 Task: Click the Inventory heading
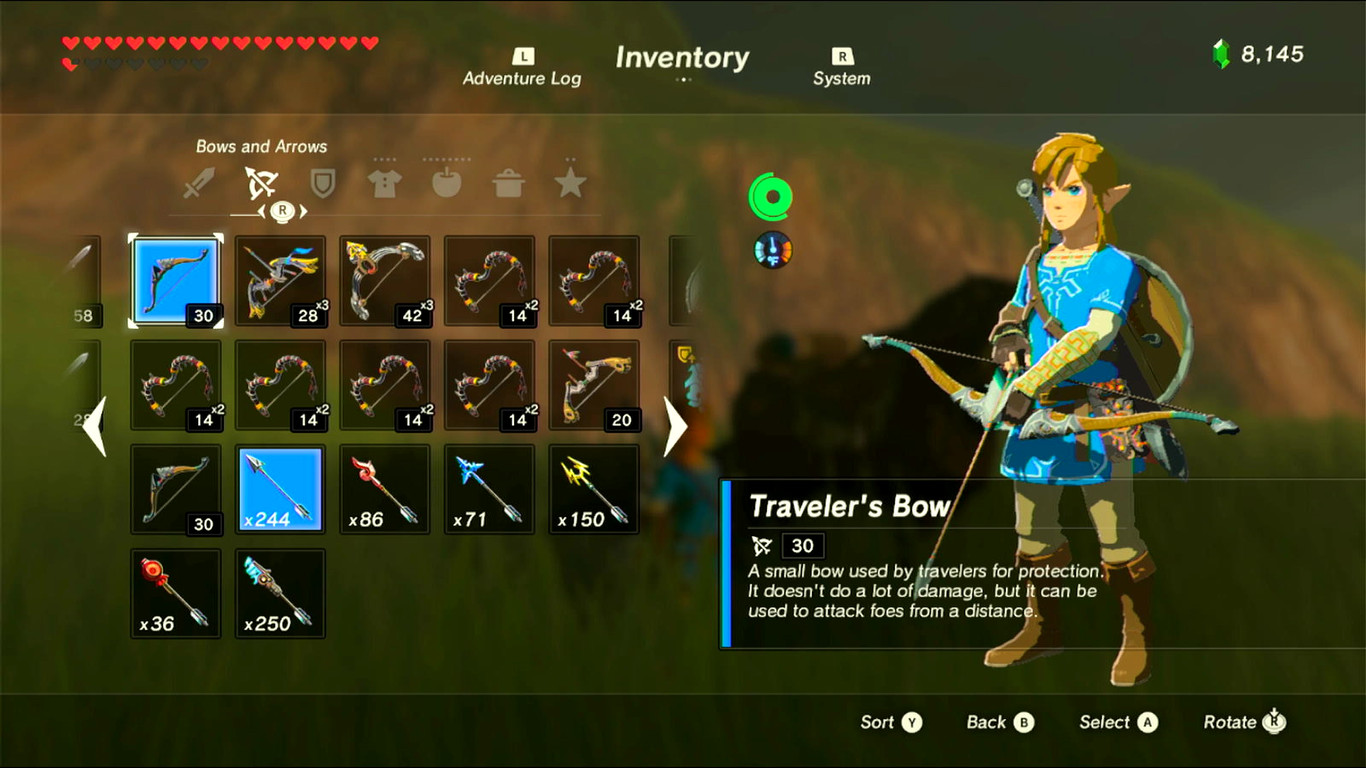coord(683,58)
